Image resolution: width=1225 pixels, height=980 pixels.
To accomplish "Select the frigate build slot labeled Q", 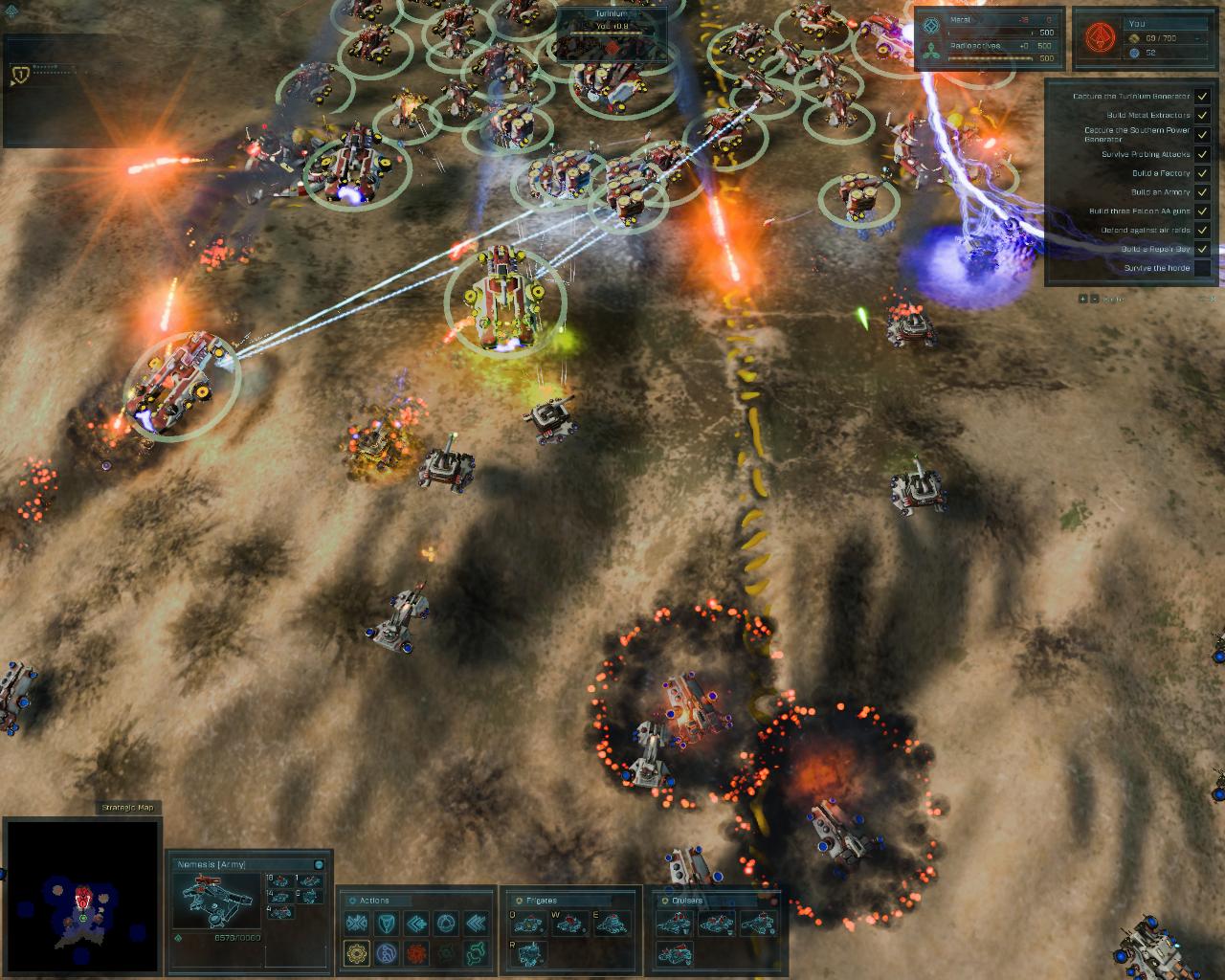I will coord(526,924).
